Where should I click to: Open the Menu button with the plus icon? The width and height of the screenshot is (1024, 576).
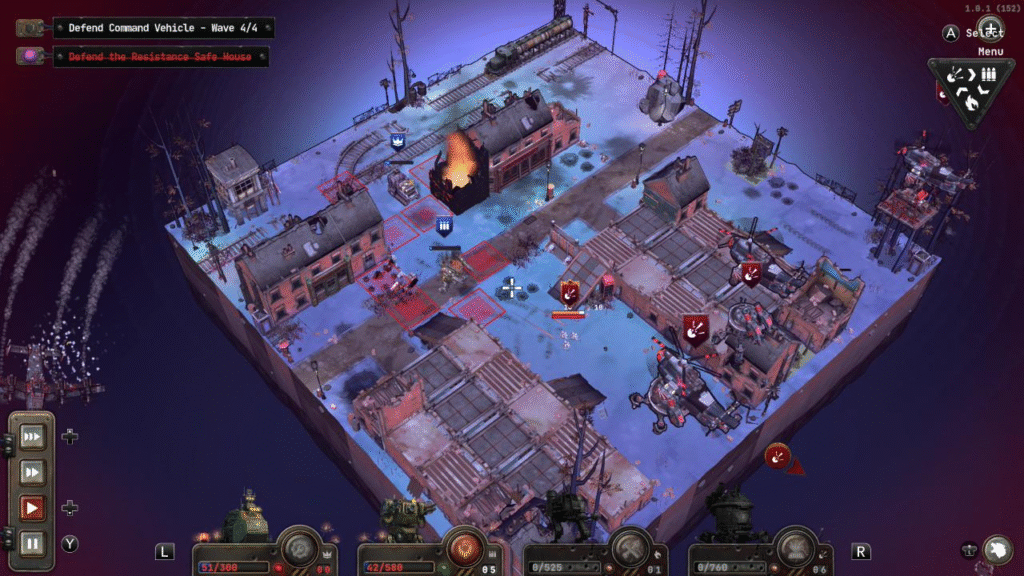tap(990, 27)
